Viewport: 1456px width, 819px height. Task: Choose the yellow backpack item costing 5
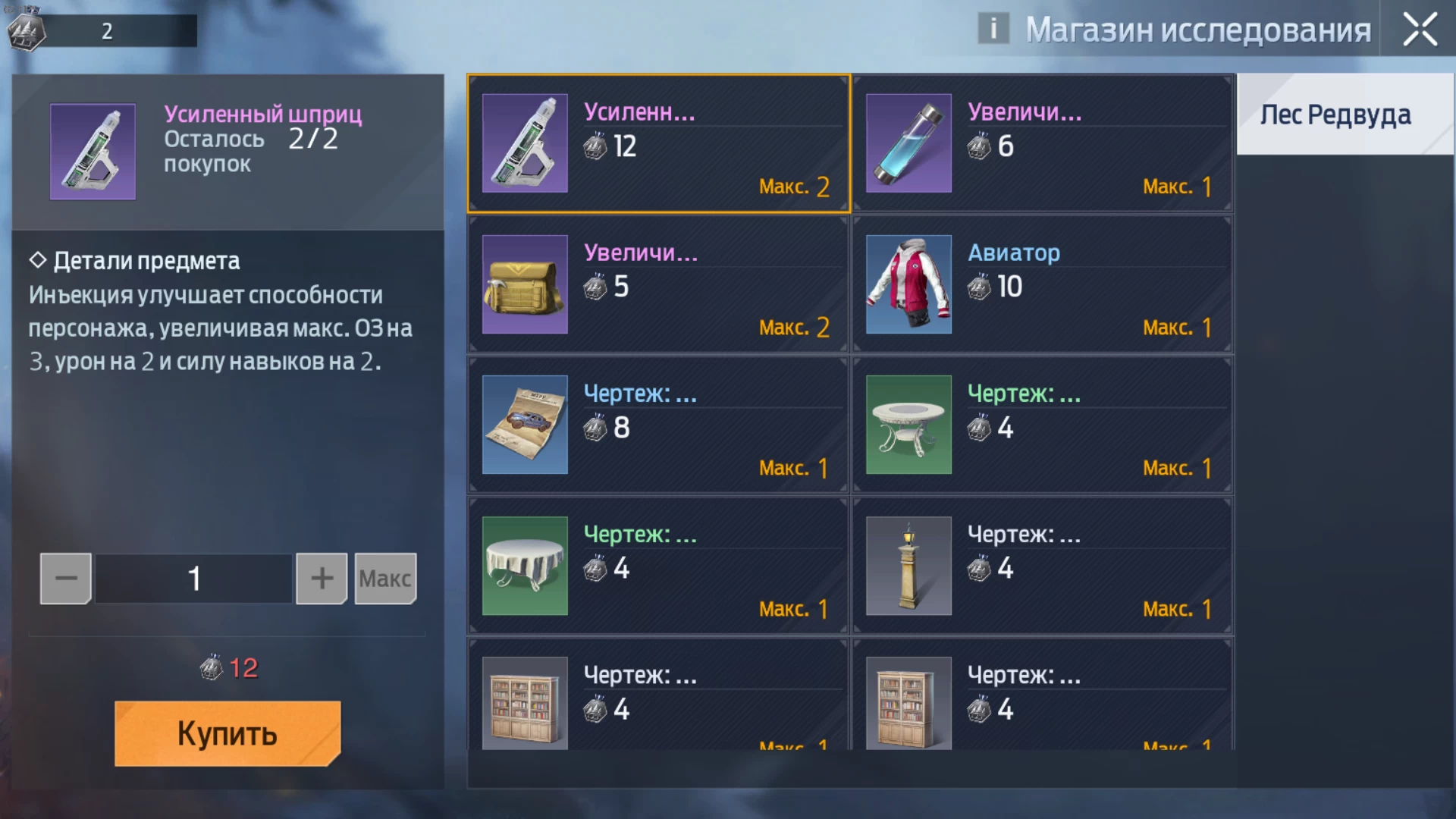point(658,284)
